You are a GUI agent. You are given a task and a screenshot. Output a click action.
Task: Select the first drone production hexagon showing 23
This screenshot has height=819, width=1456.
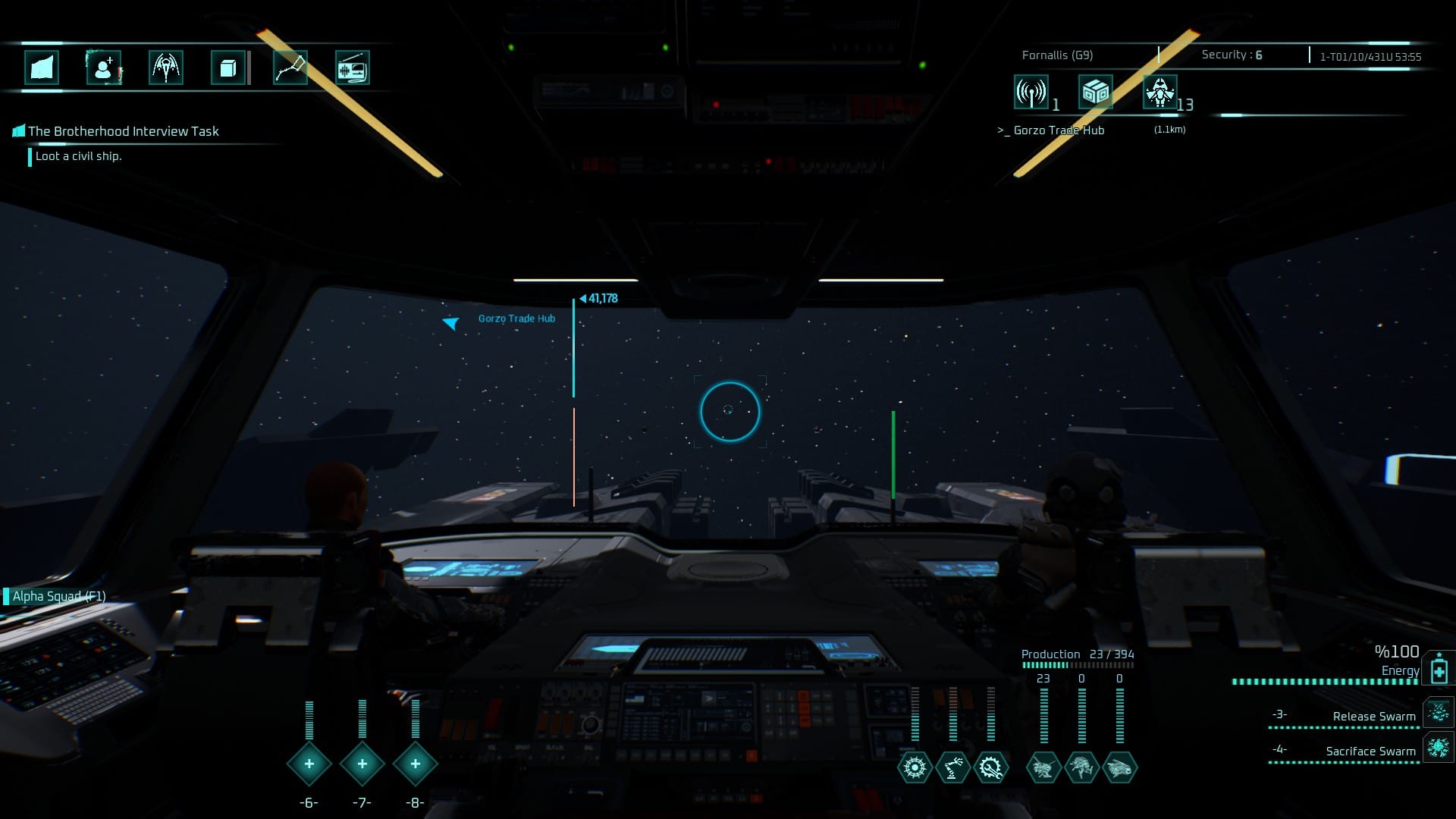pyautogui.click(x=1043, y=767)
